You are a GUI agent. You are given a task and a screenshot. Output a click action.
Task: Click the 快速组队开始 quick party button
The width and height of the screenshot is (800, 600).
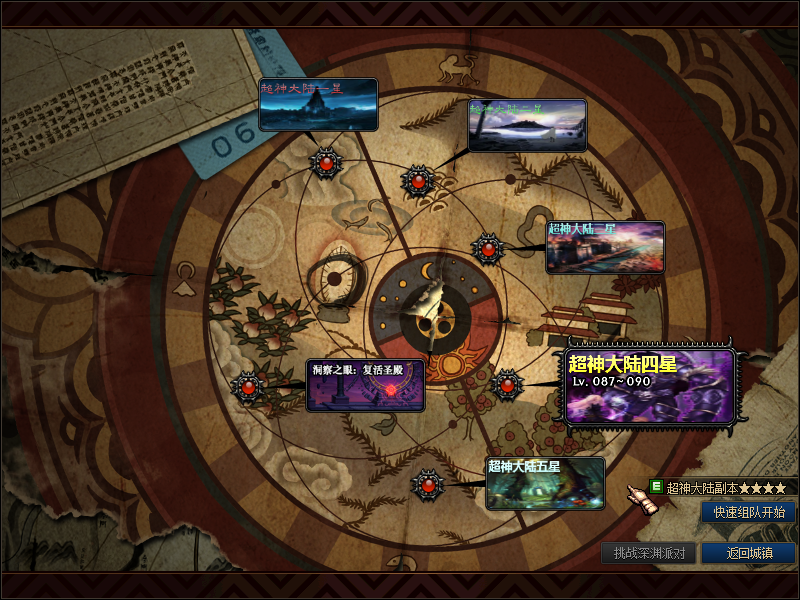[749, 512]
